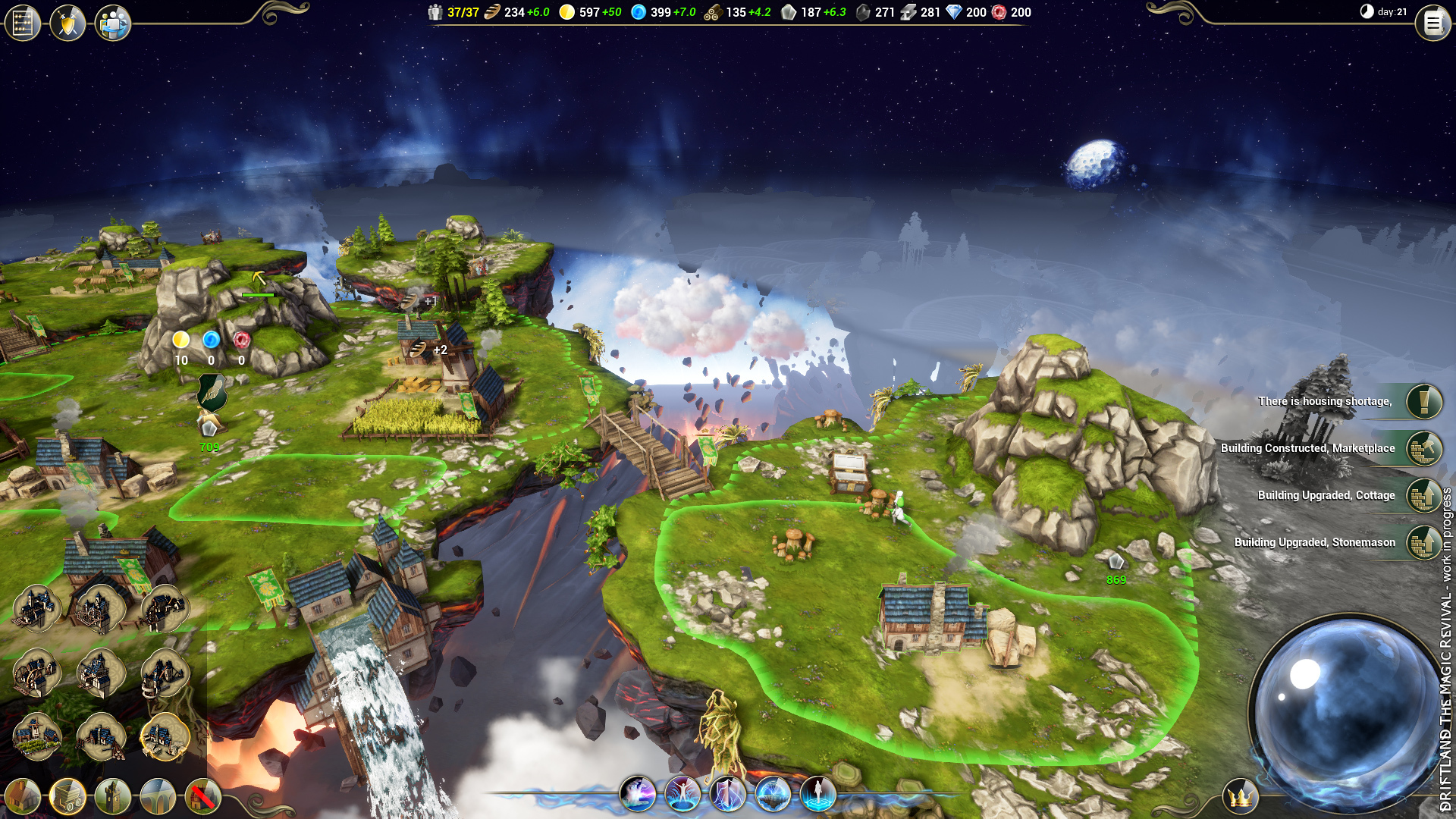This screenshot has width=1456, height=819.
Task: Open the people exchange diplomacy panel
Action: click(x=113, y=24)
